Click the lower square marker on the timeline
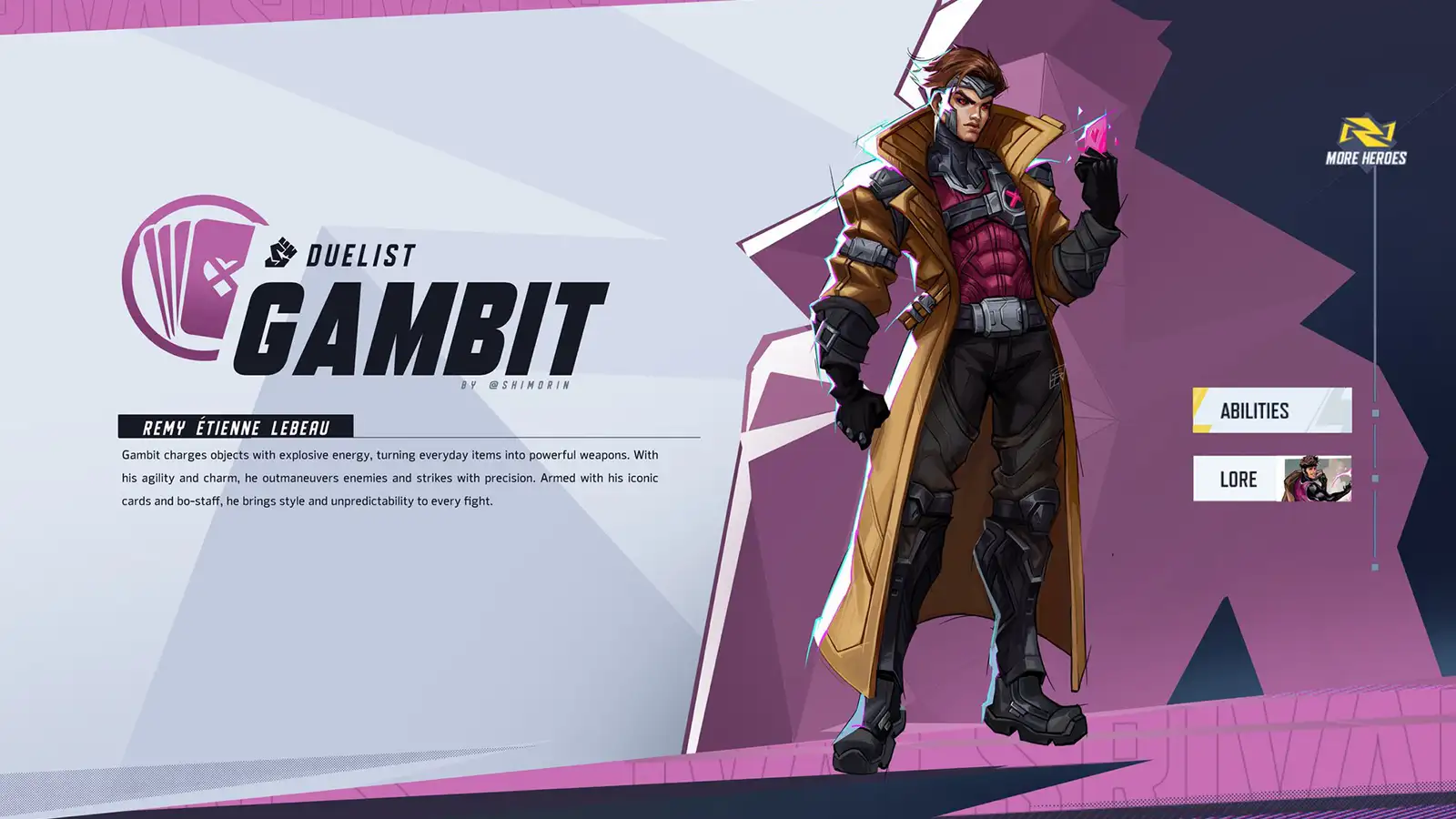Image resolution: width=1456 pixels, height=819 pixels. [1375, 477]
